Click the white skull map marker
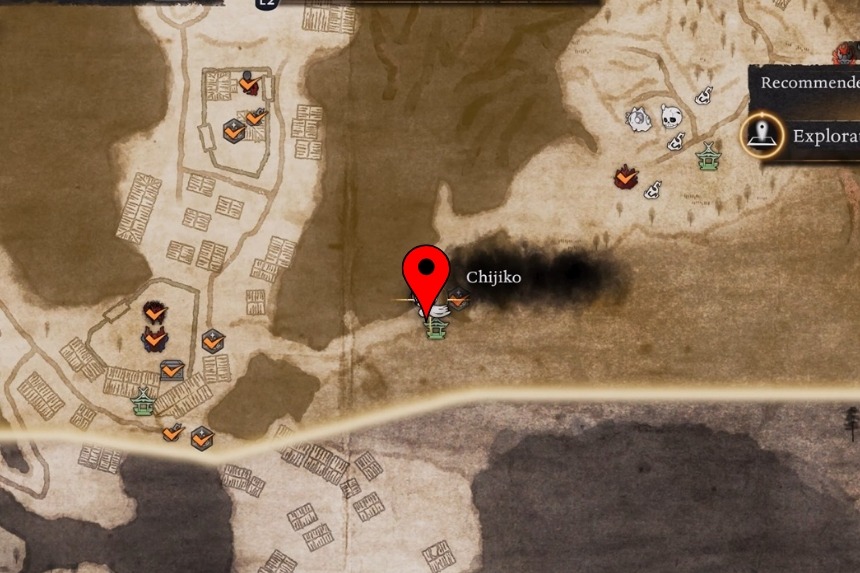860x573 pixels. click(671, 118)
